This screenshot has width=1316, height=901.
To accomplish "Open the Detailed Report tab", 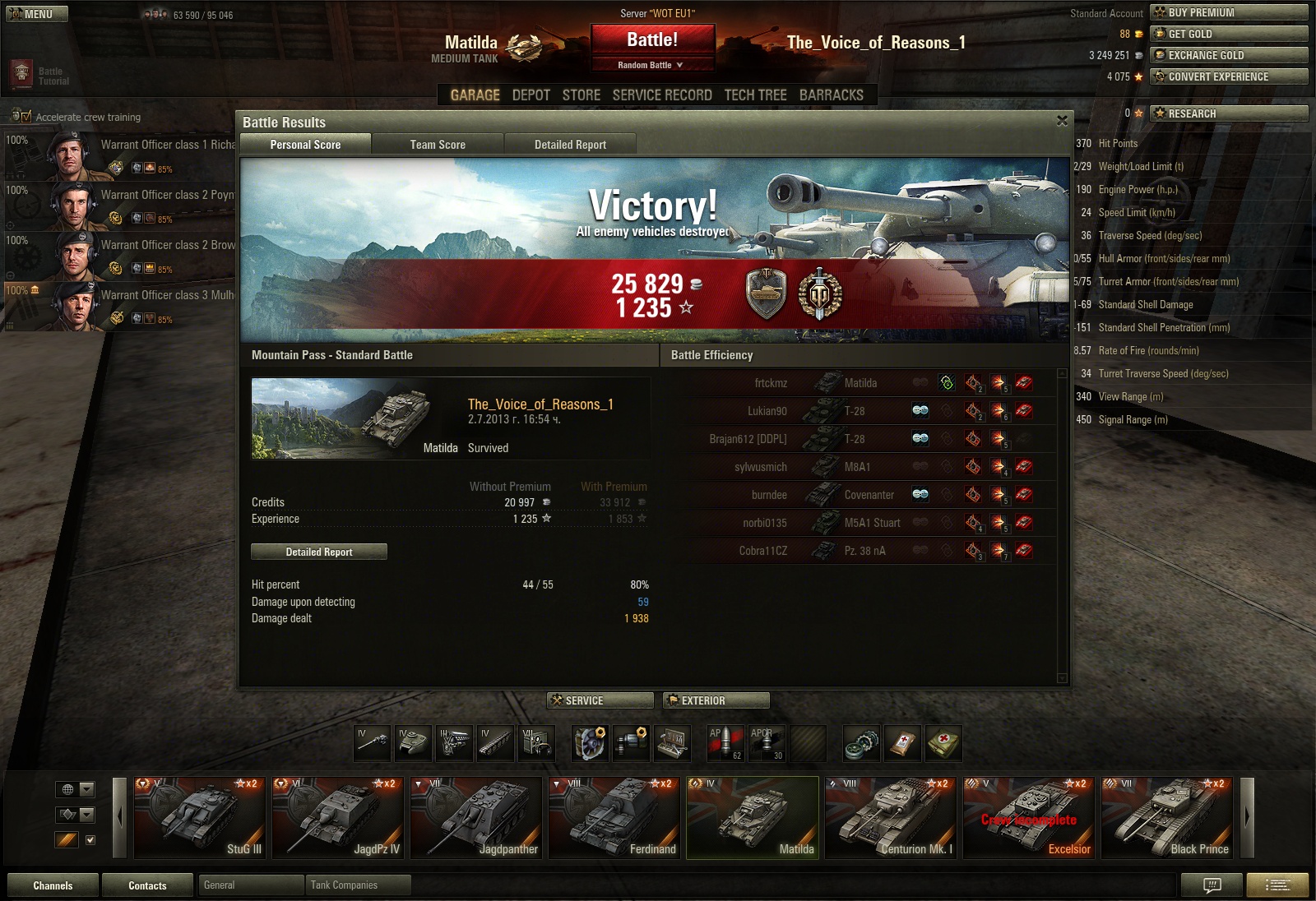I will (570, 145).
